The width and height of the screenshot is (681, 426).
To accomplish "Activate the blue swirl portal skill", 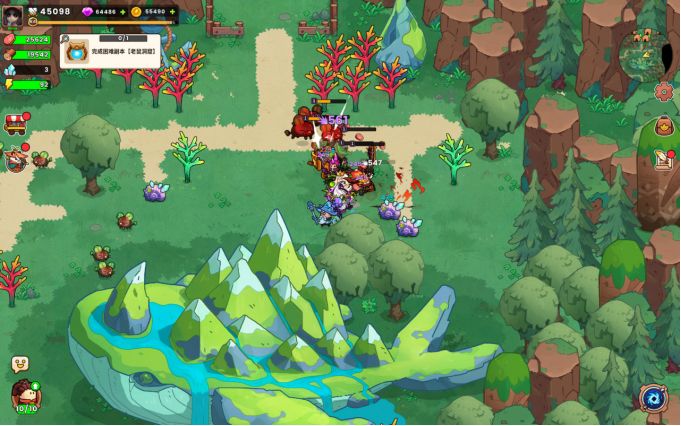I will (655, 398).
